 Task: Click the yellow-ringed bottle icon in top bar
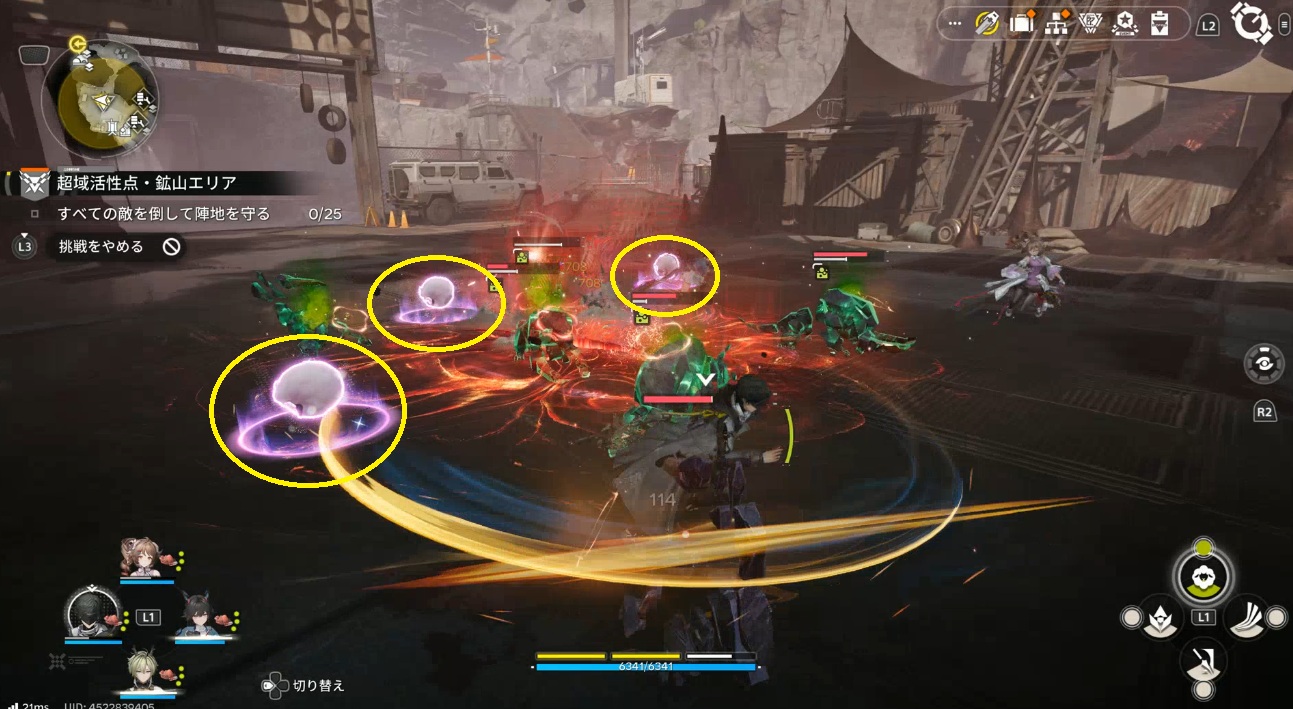click(x=988, y=24)
